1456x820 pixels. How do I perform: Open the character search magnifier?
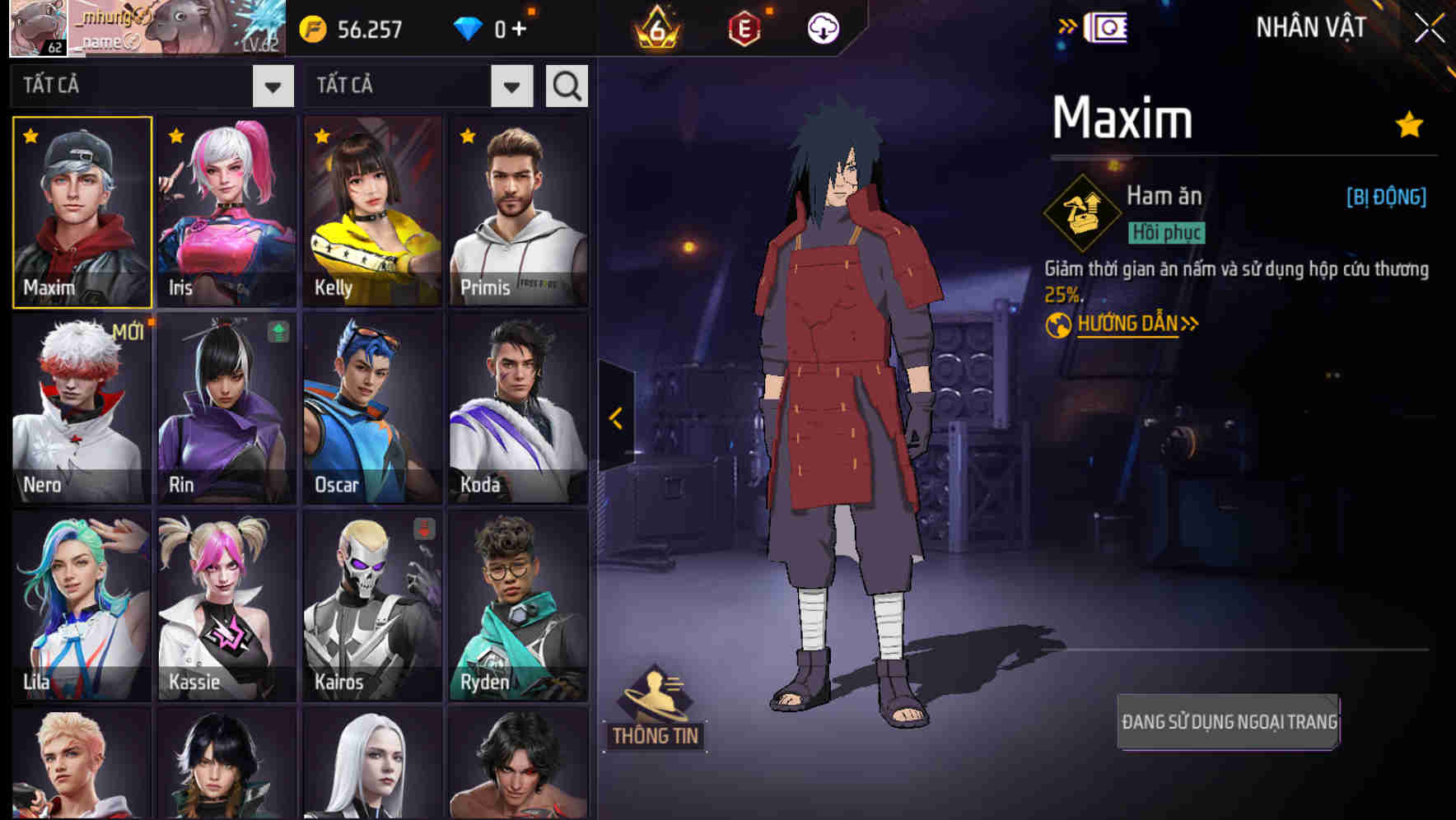click(x=565, y=85)
